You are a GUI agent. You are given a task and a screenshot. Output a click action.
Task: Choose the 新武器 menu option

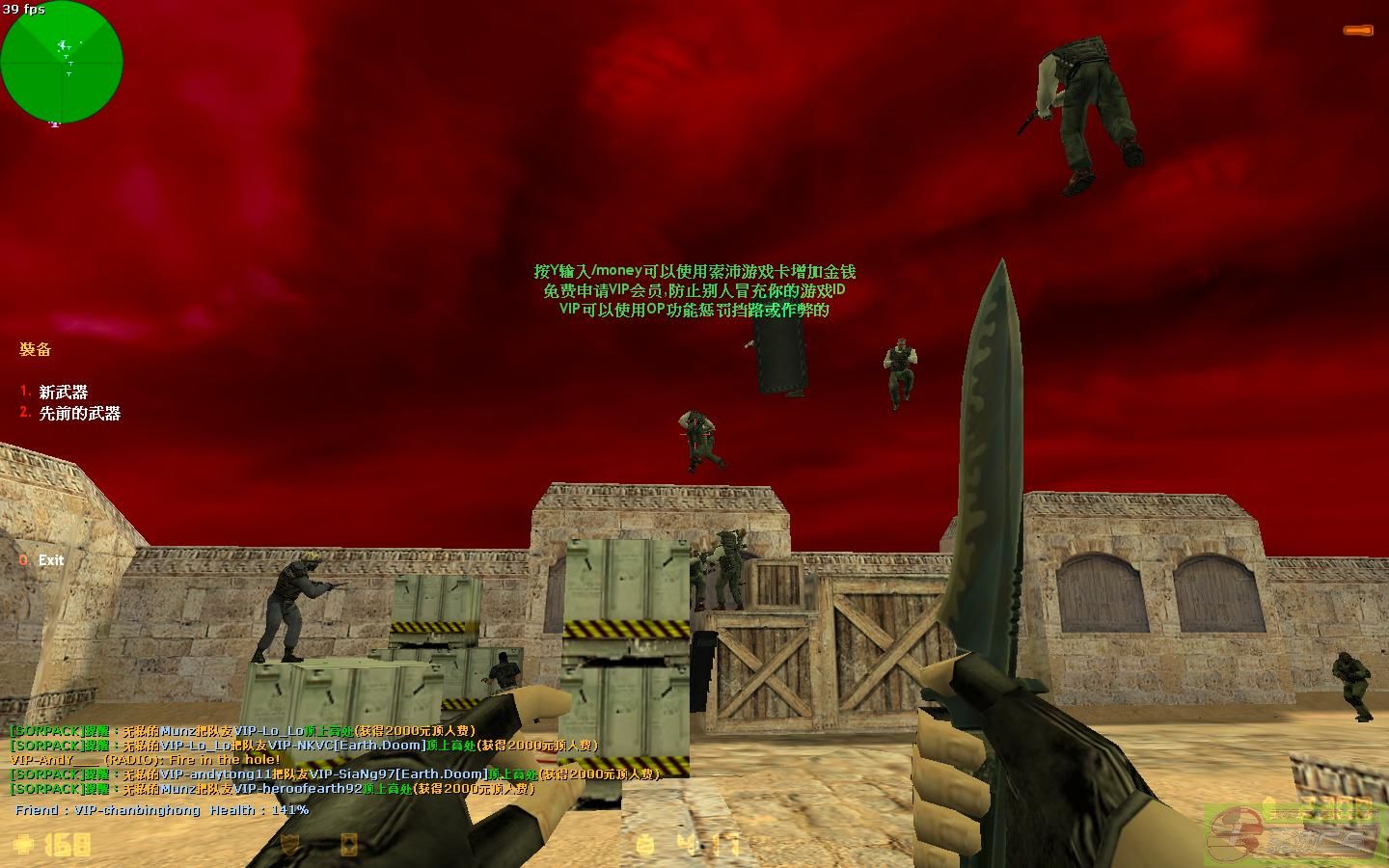point(63,393)
